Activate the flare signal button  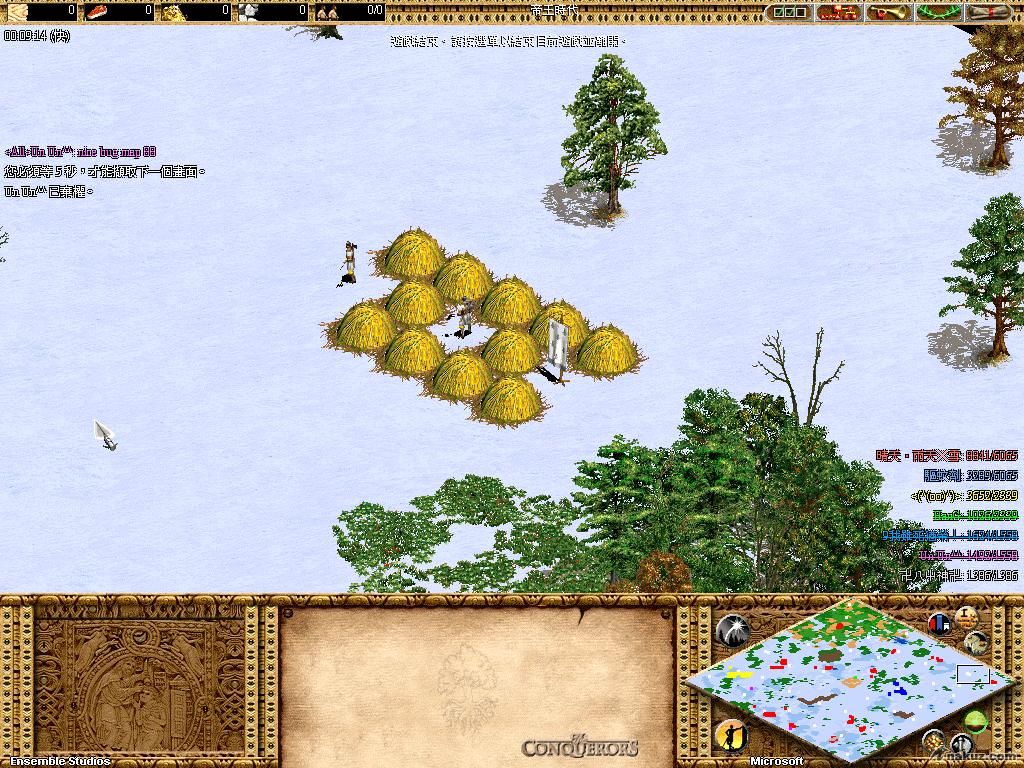coord(733,628)
